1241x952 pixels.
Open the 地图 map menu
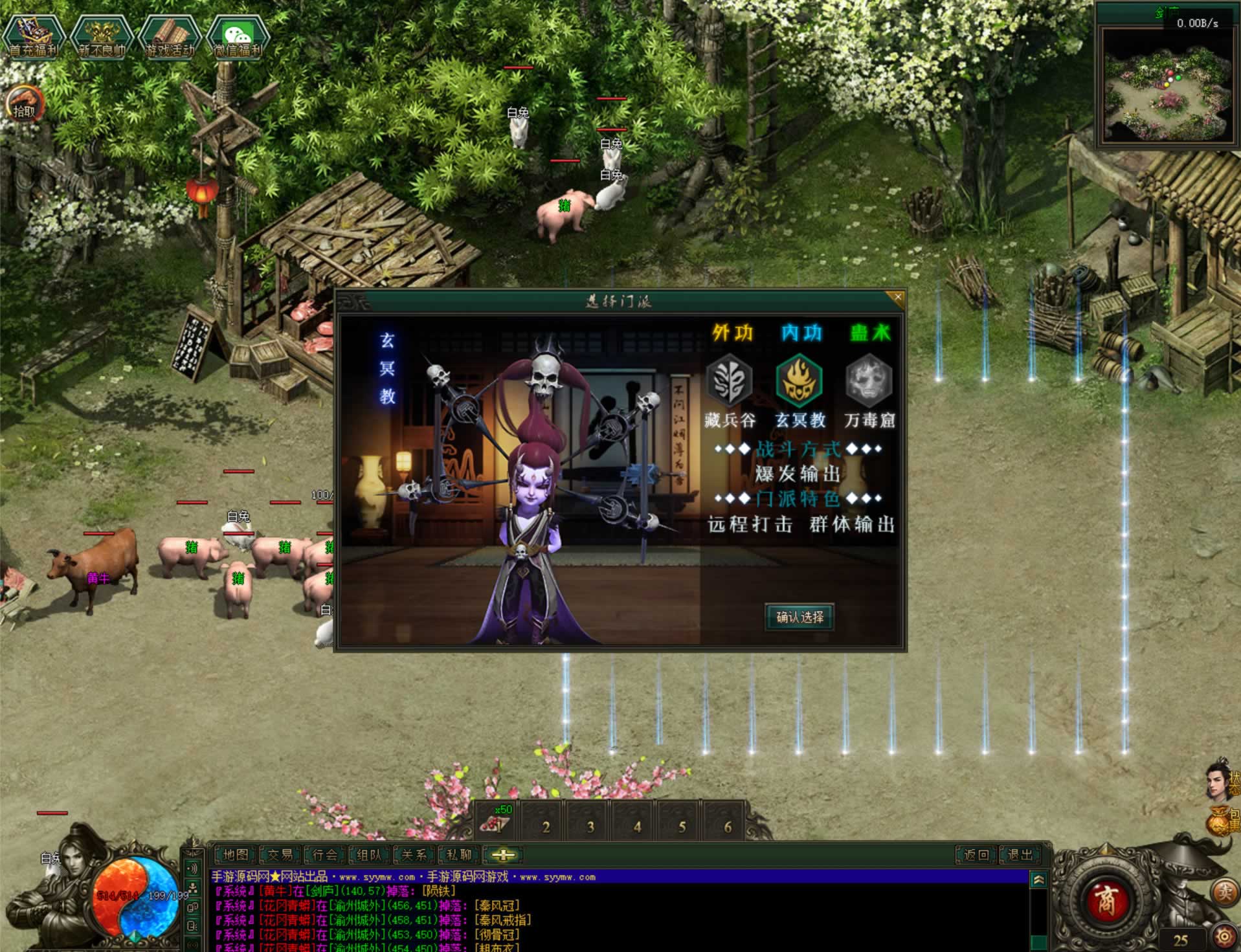236,855
